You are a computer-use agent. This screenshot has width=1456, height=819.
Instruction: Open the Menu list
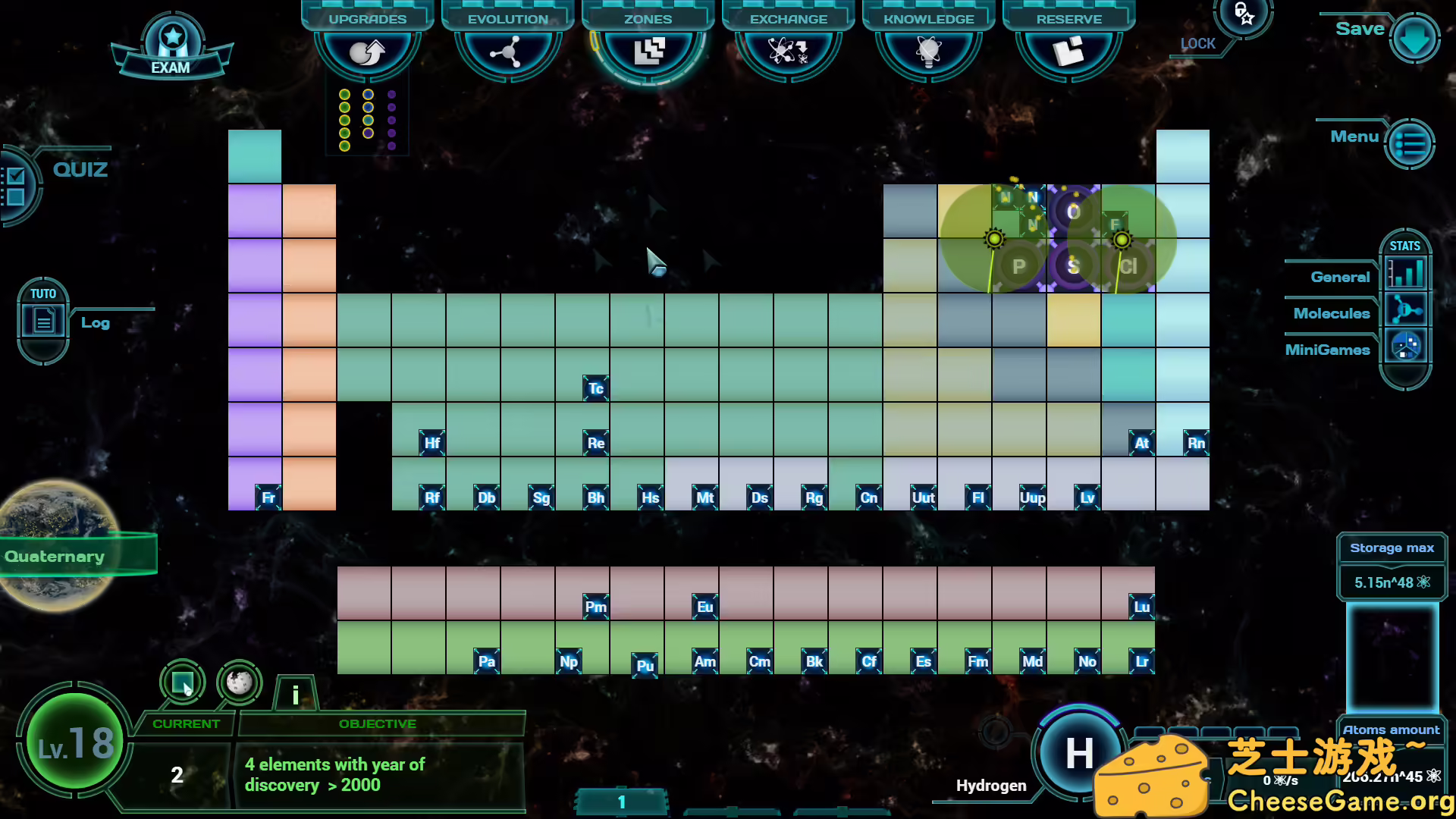click(x=1408, y=143)
